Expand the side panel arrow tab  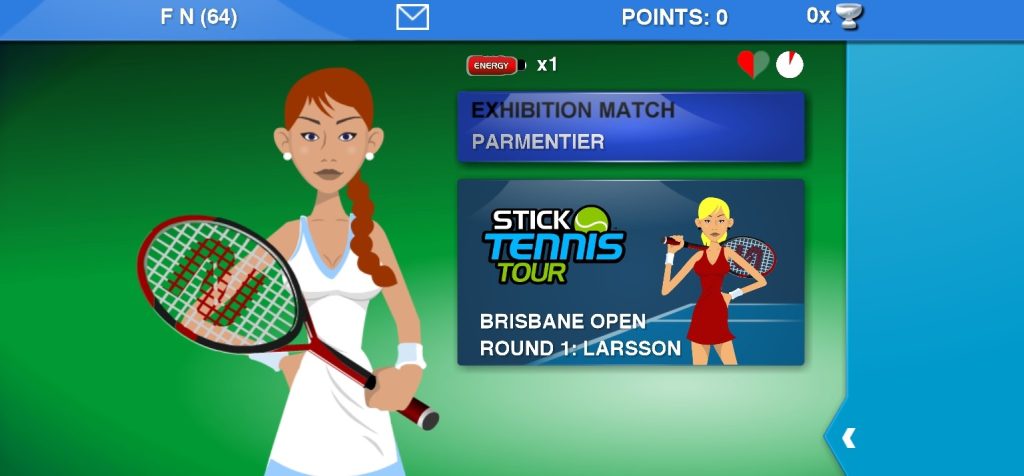click(x=847, y=438)
